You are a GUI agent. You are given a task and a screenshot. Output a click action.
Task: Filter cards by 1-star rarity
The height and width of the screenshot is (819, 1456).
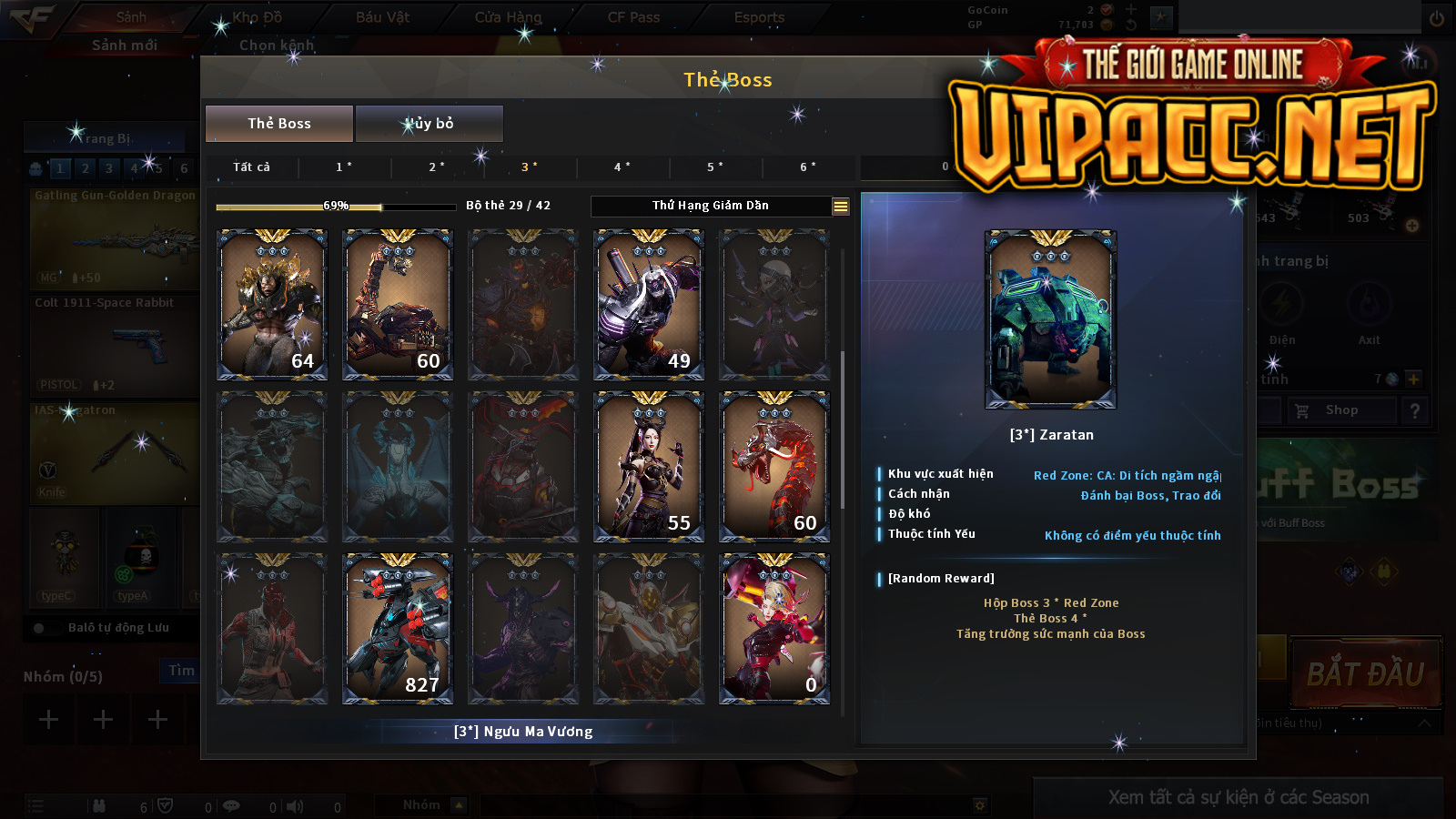(344, 167)
